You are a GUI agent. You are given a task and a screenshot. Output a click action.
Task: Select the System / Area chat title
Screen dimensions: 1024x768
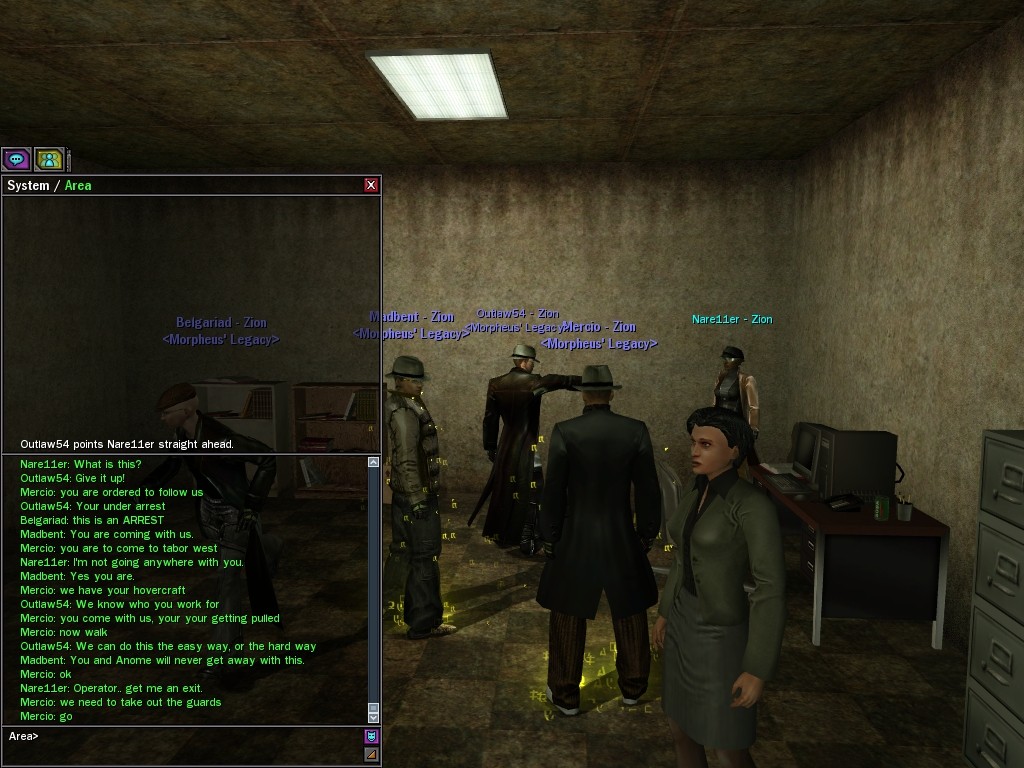tap(50, 185)
